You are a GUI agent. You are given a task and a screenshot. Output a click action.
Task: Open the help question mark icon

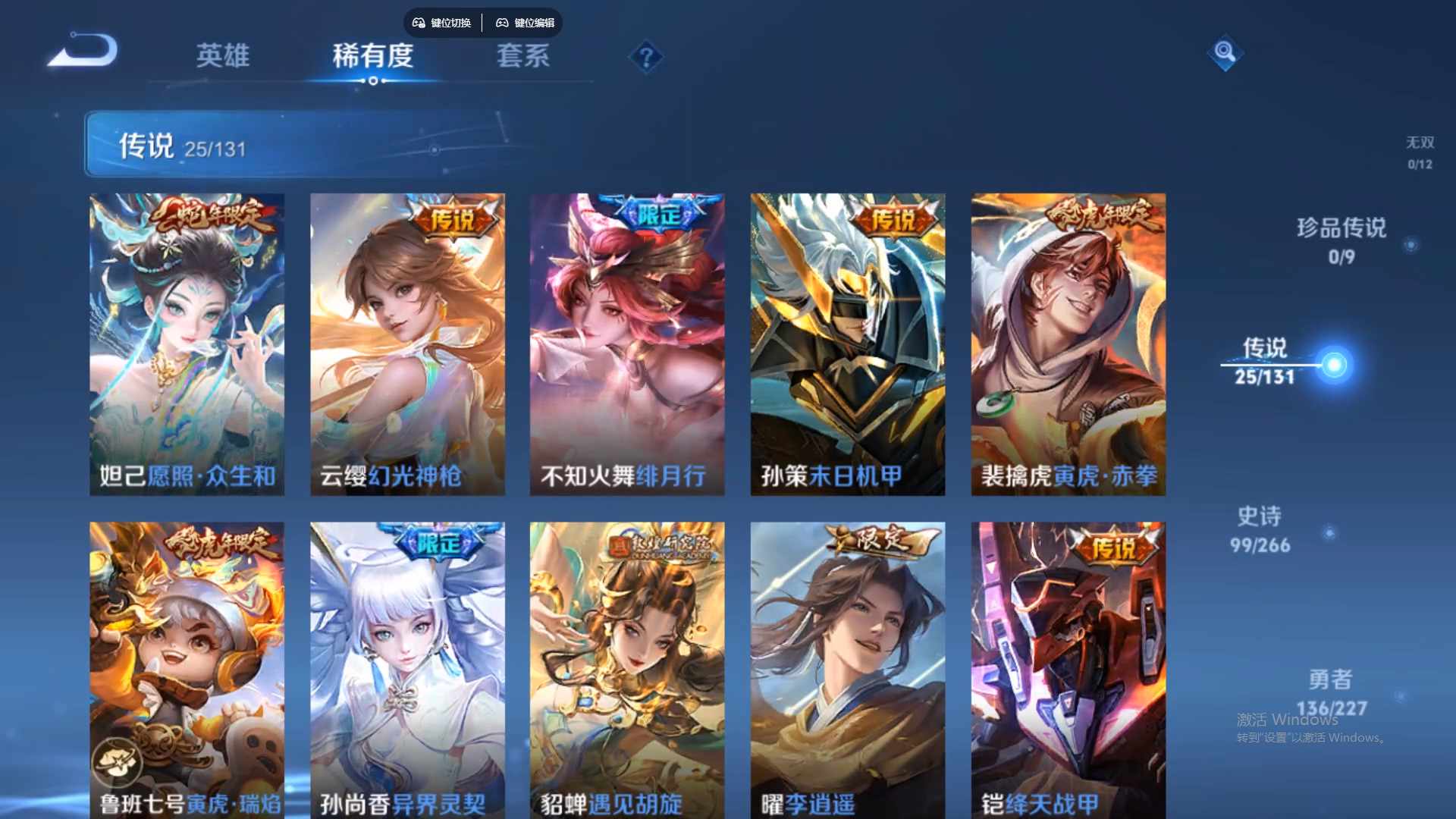point(644,57)
